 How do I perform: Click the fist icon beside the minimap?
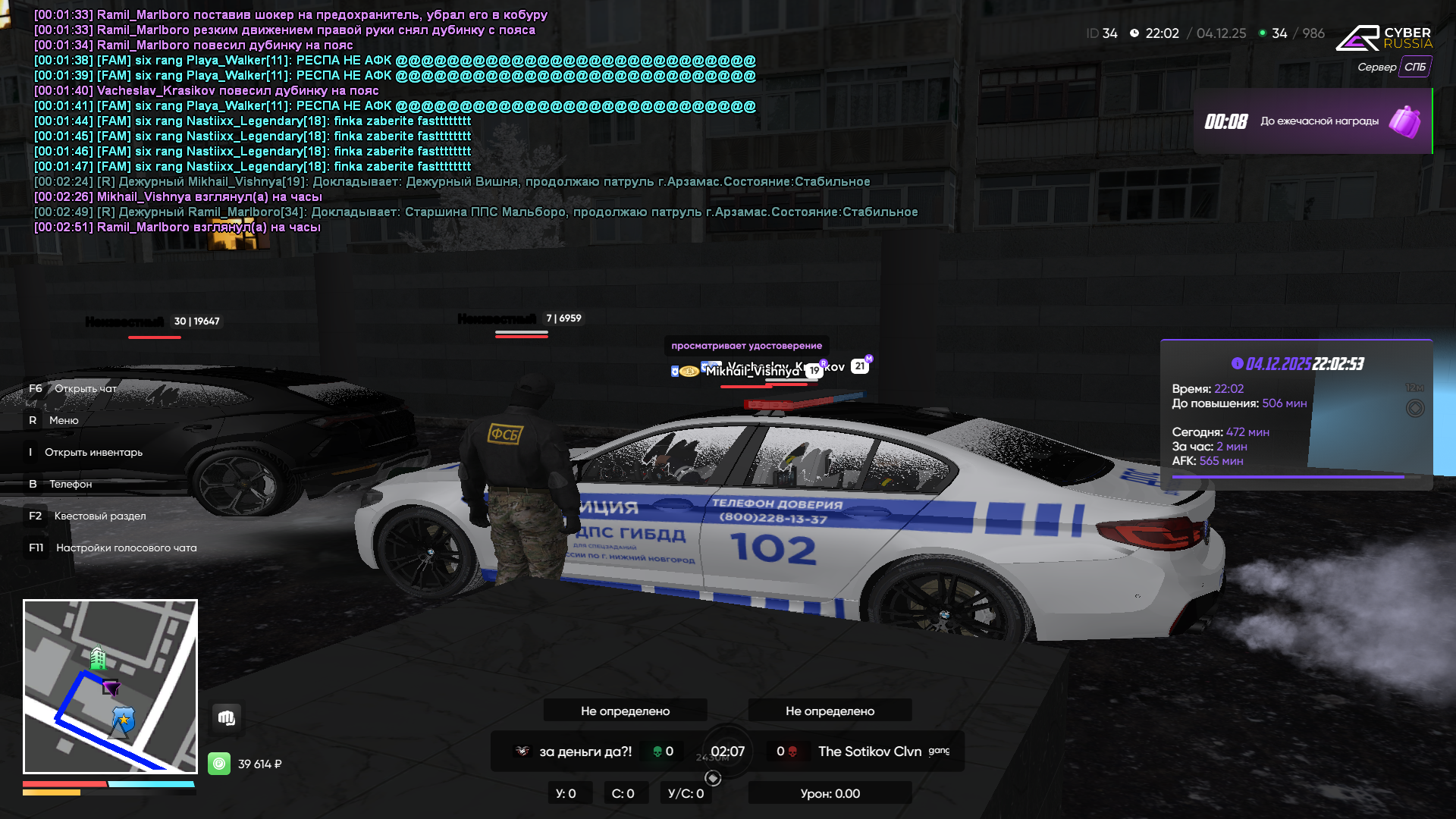227,717
